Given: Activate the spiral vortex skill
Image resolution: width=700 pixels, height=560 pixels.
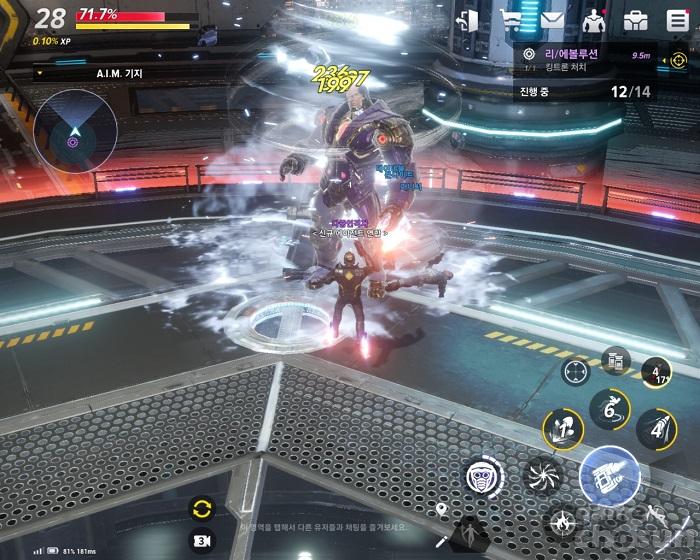Looking at the screenshot, I should (544, 474).
